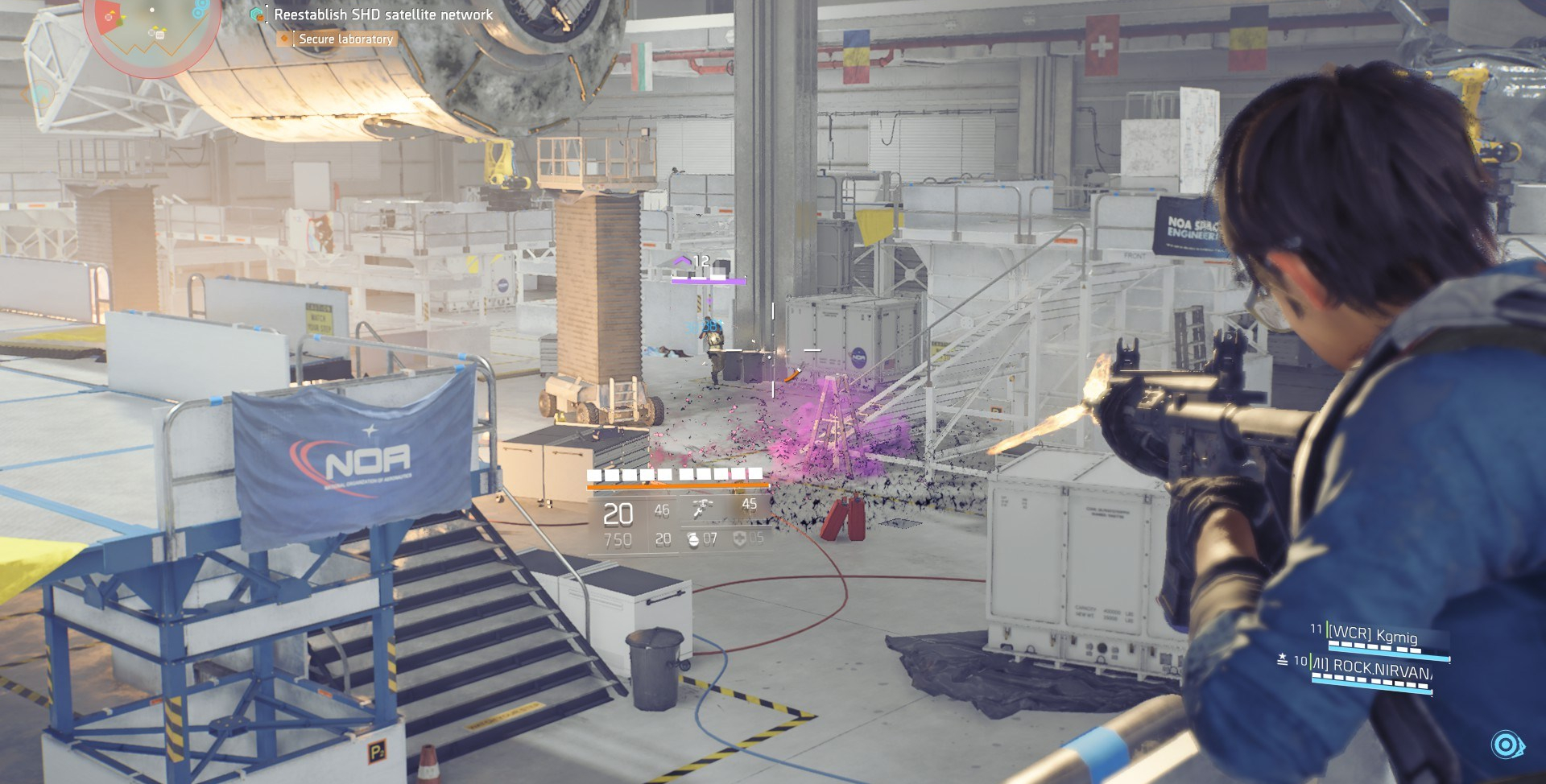Select the grenade icon
The height and width of the screenshot is (784, 1546).
[x=693, y=538]
